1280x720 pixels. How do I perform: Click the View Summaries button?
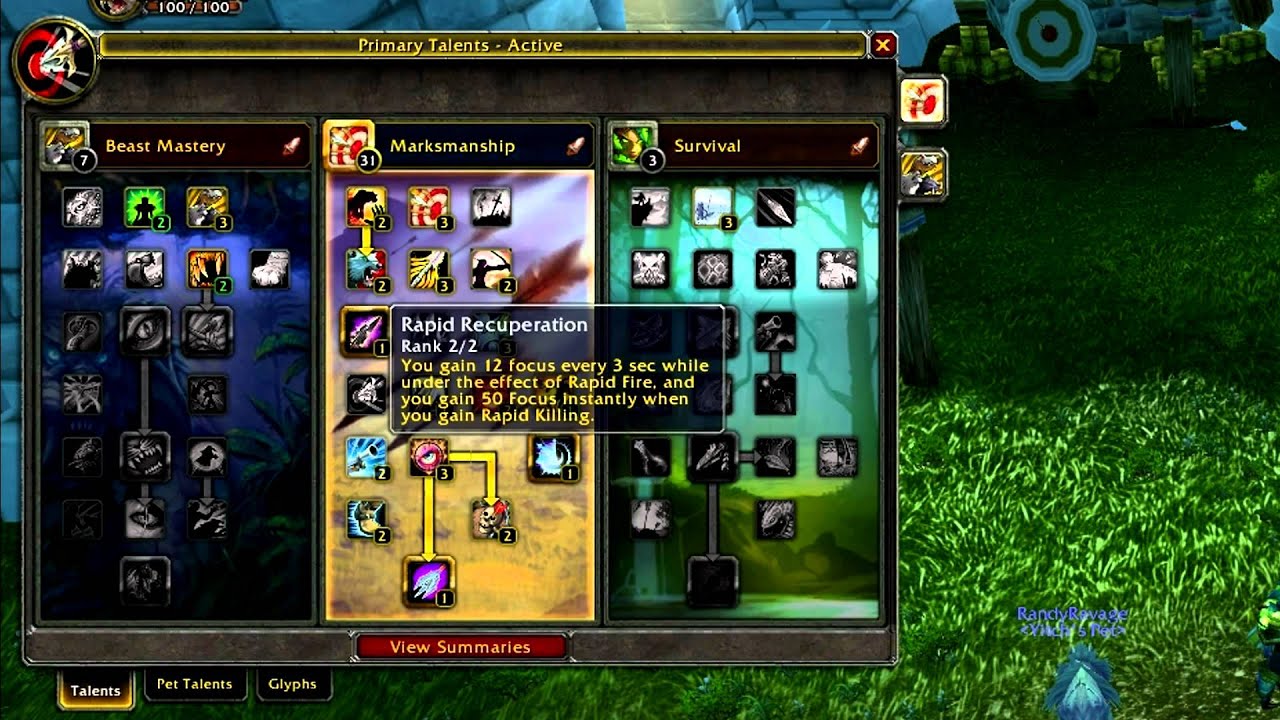460,647
